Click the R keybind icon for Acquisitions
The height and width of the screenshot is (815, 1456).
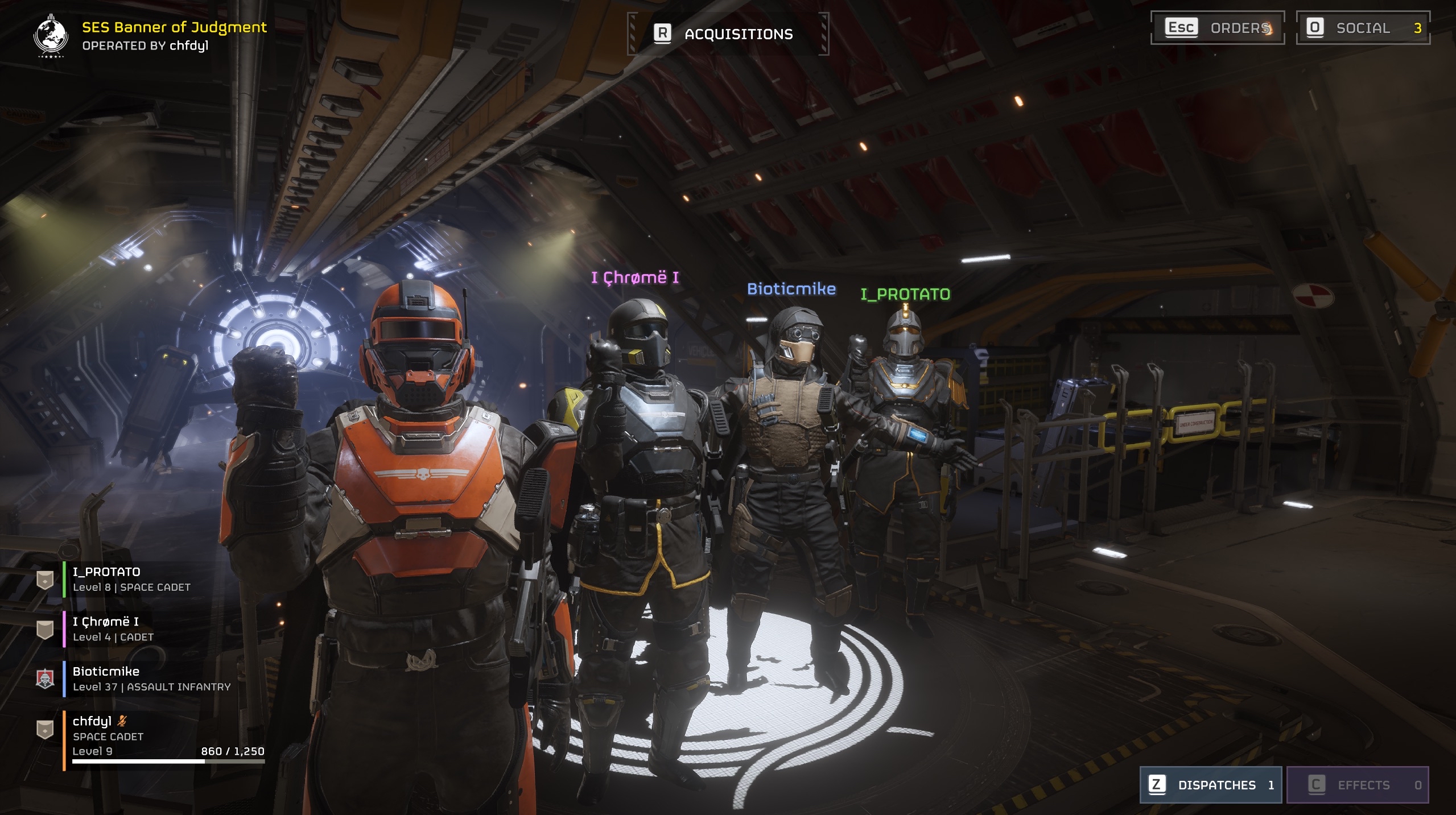663,32
